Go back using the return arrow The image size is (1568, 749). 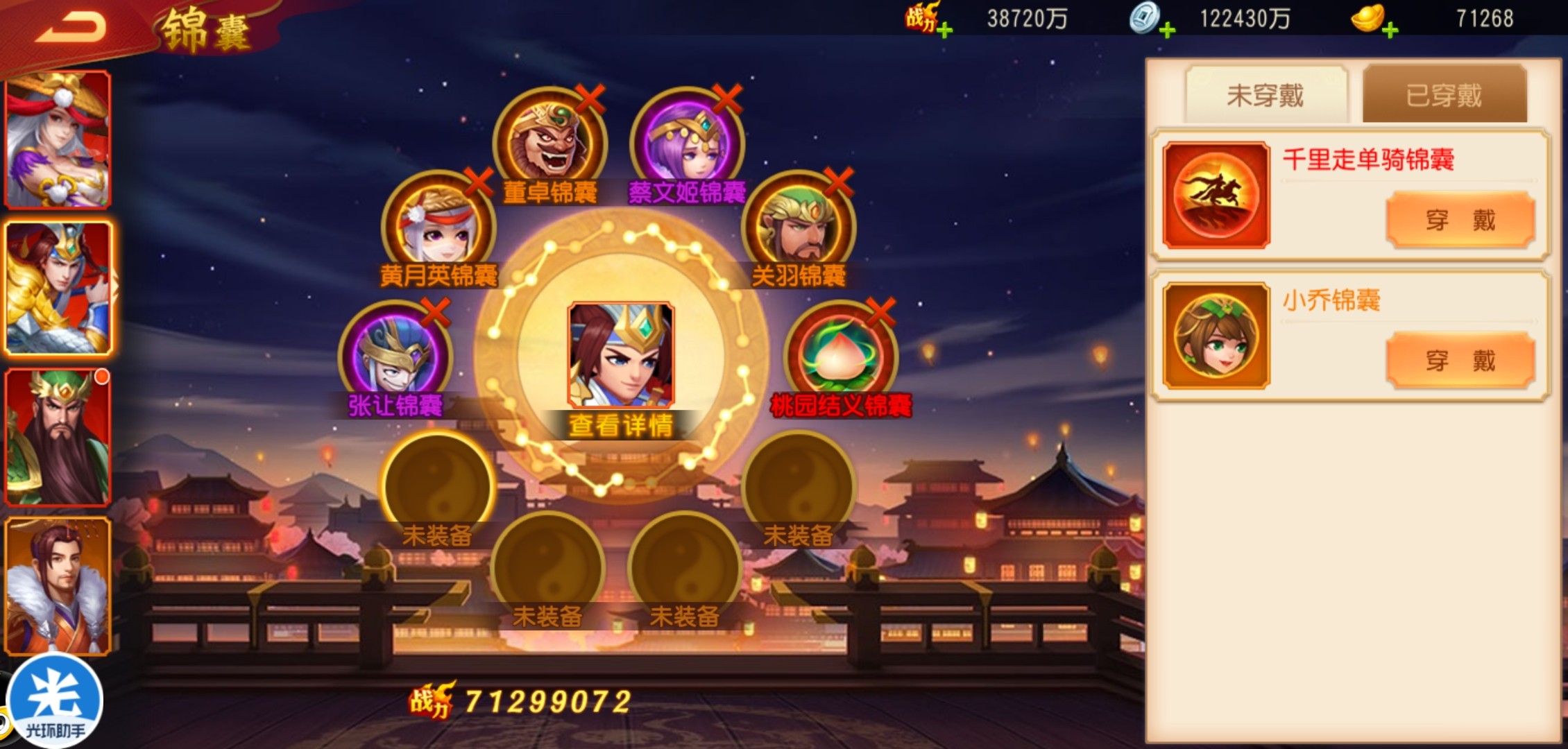(71, 28)
